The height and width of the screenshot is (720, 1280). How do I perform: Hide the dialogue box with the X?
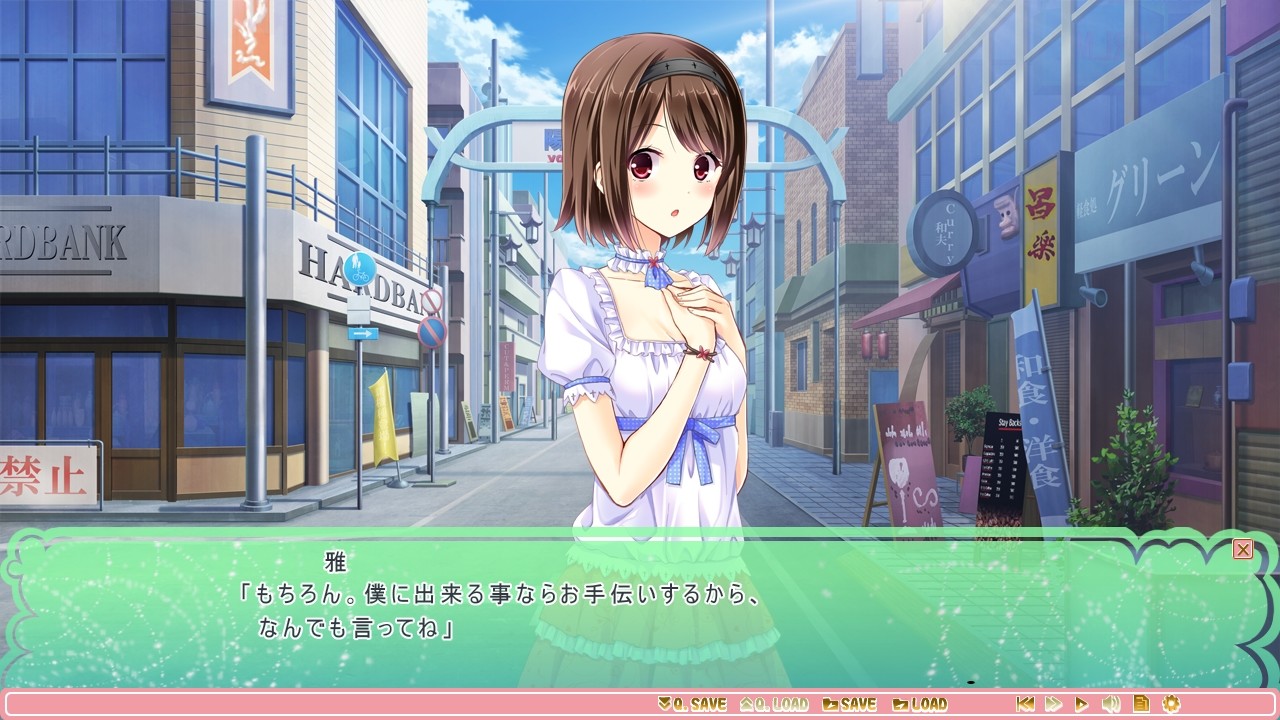[1243, 549]
